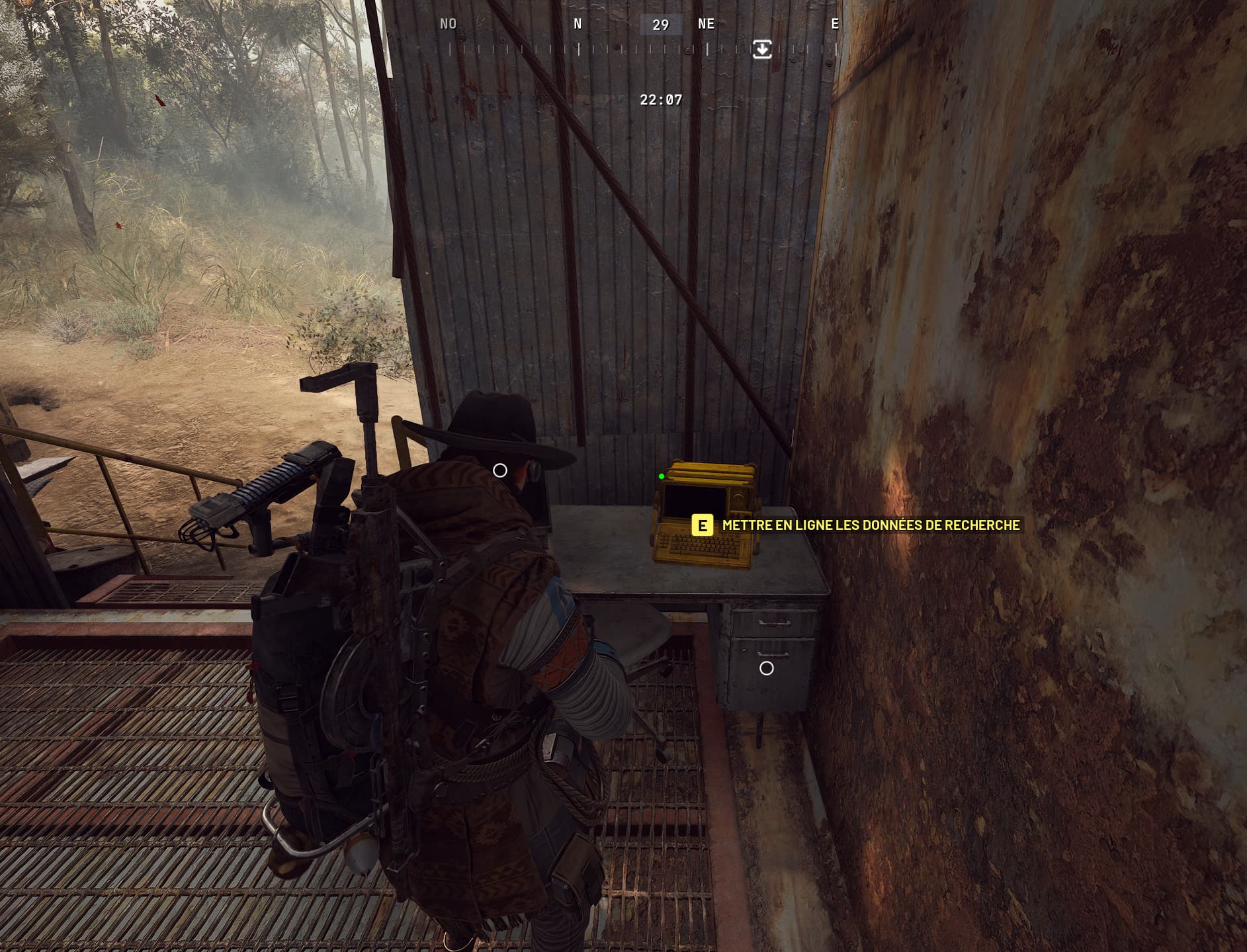Screen dimensions: 1247x952
Task: Click the interaction circle on the desk drawer
Action: tap(766, 668)
